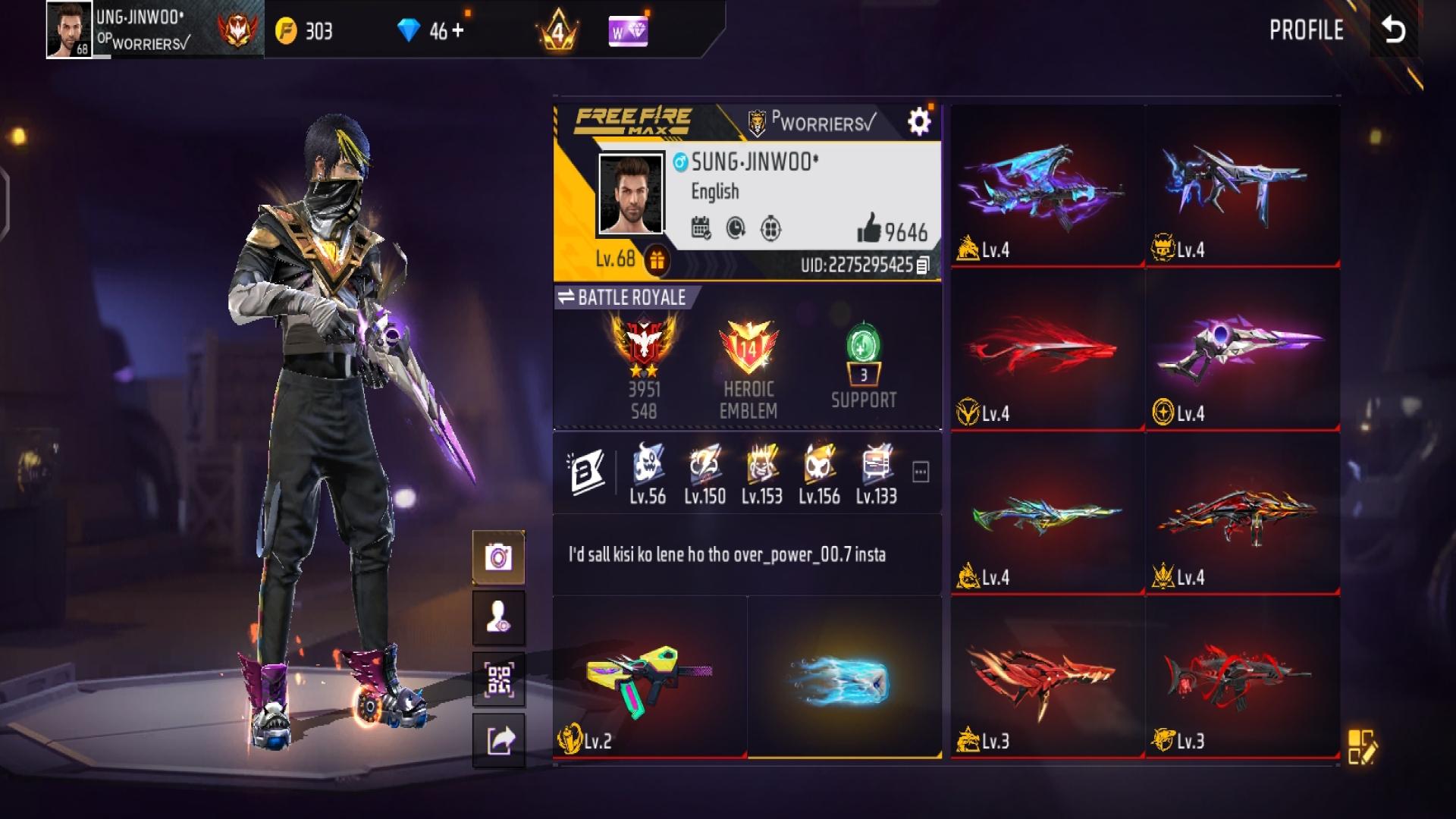Viewport: 1456px width, 819px height.
Task: Open the character avatar view button
Action: [x=498, y=618]
